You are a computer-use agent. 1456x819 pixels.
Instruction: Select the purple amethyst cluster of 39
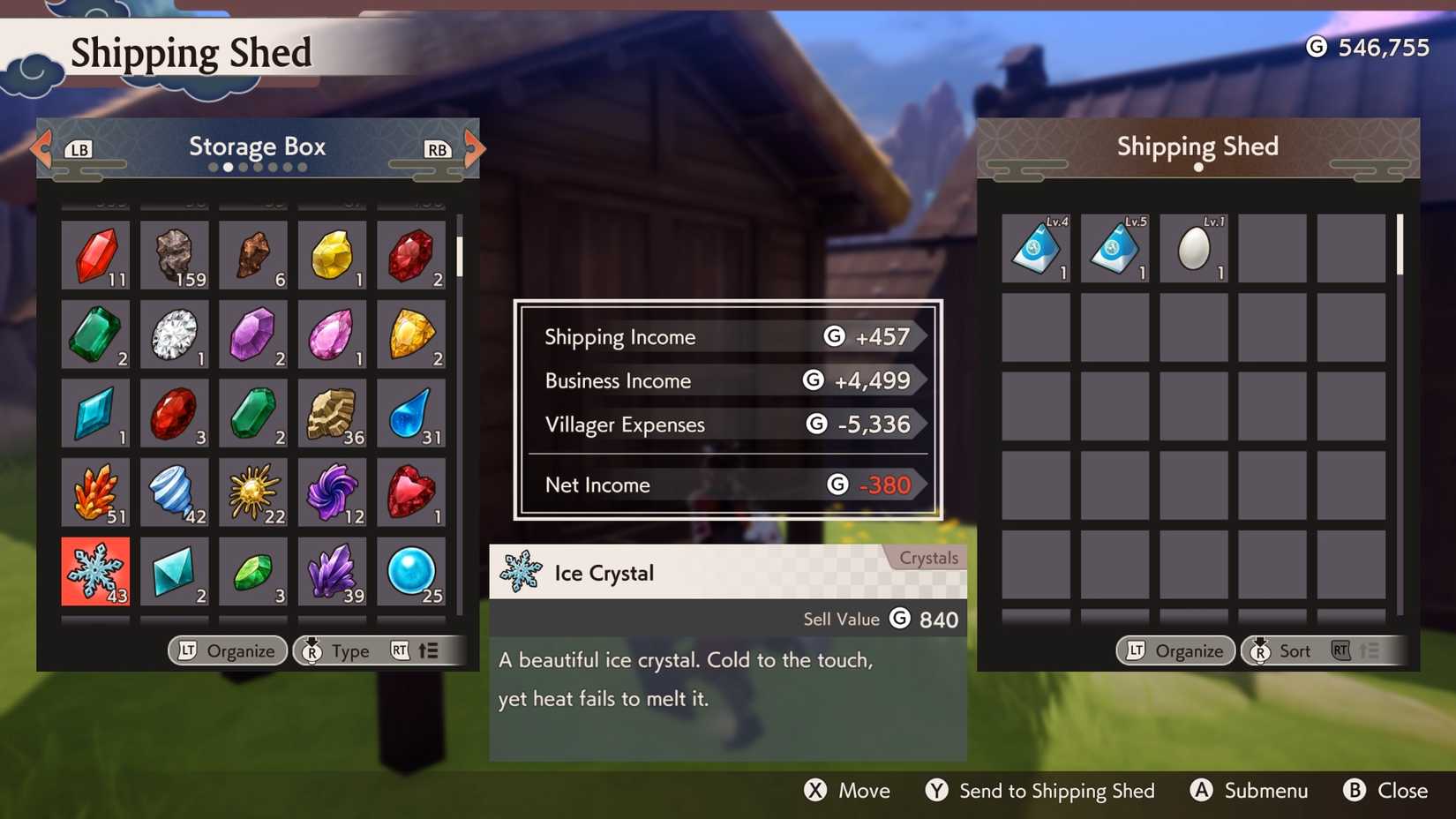click(x=333, y=572)
